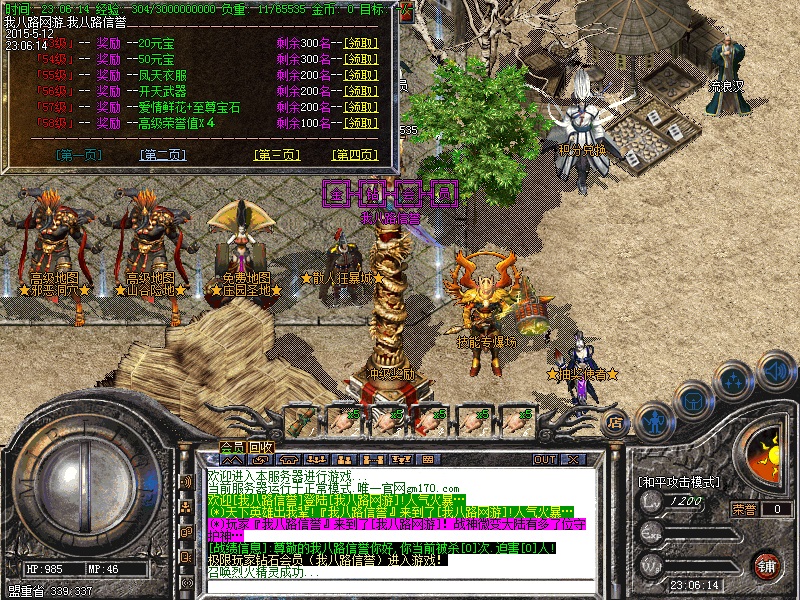The image size is (800, 600).
Task: Claim the 凤天衣服 reward
Action: (x=360, y=75)
